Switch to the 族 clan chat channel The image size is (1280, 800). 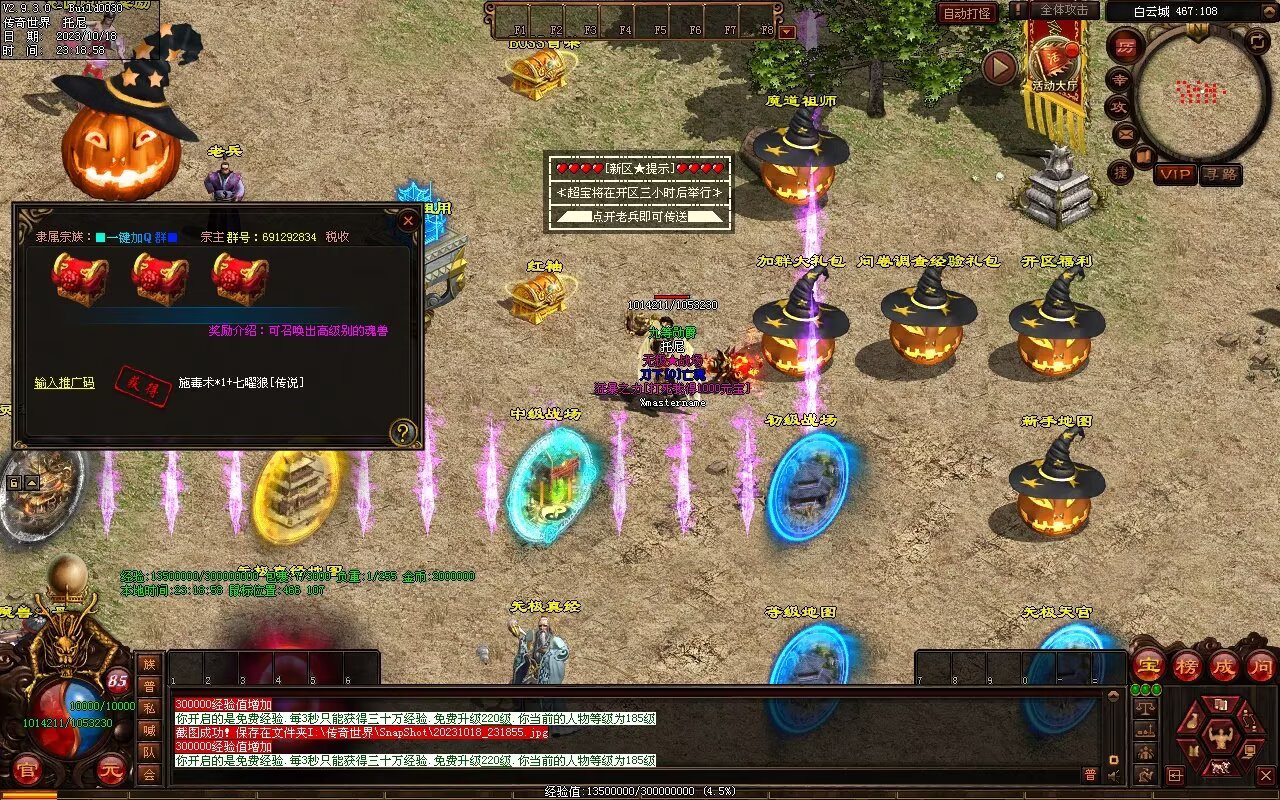[149, 664]
